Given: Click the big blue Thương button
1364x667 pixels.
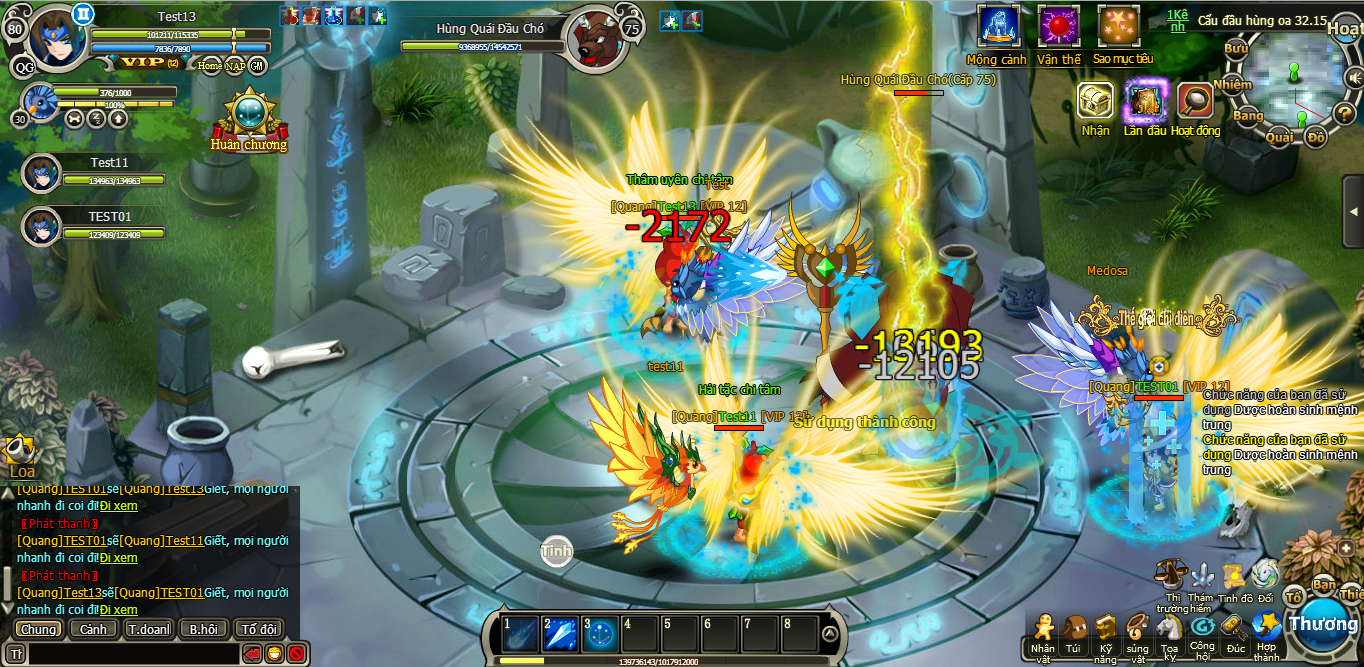Looking at the screenshot, I should pos(1322,622).
